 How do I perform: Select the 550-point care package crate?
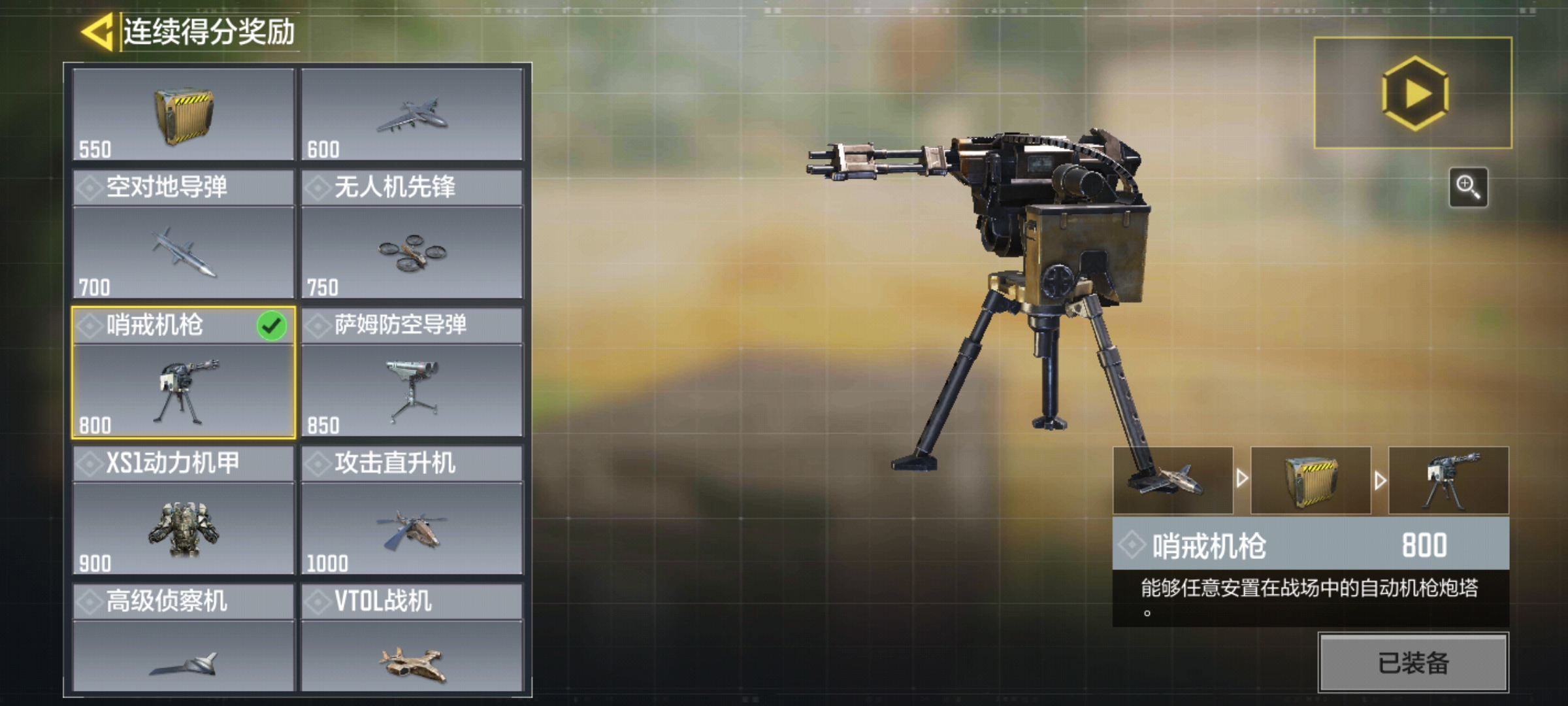[184, 115]
